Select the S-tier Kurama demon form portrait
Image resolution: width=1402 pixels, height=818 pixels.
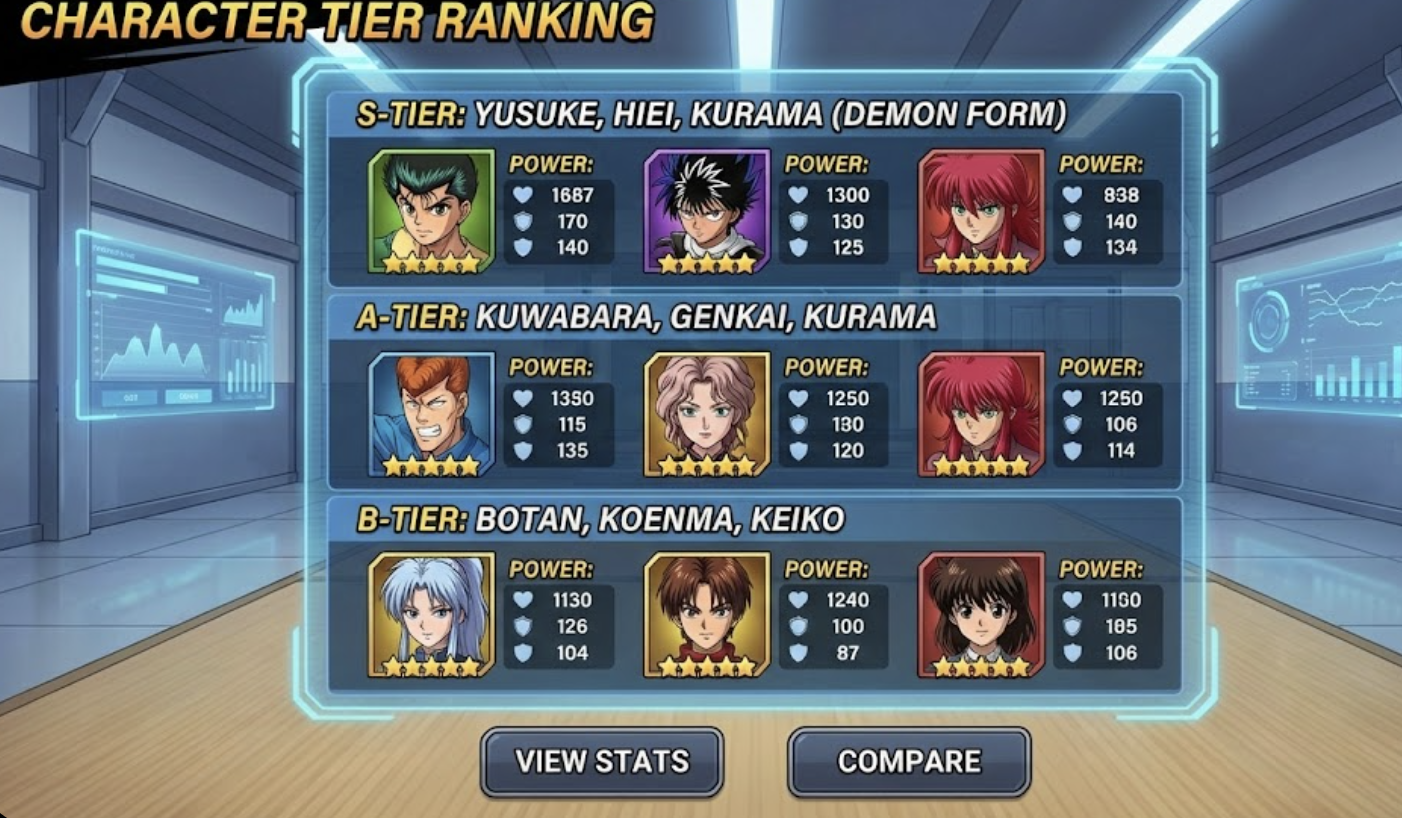click(x=981, y=211)
